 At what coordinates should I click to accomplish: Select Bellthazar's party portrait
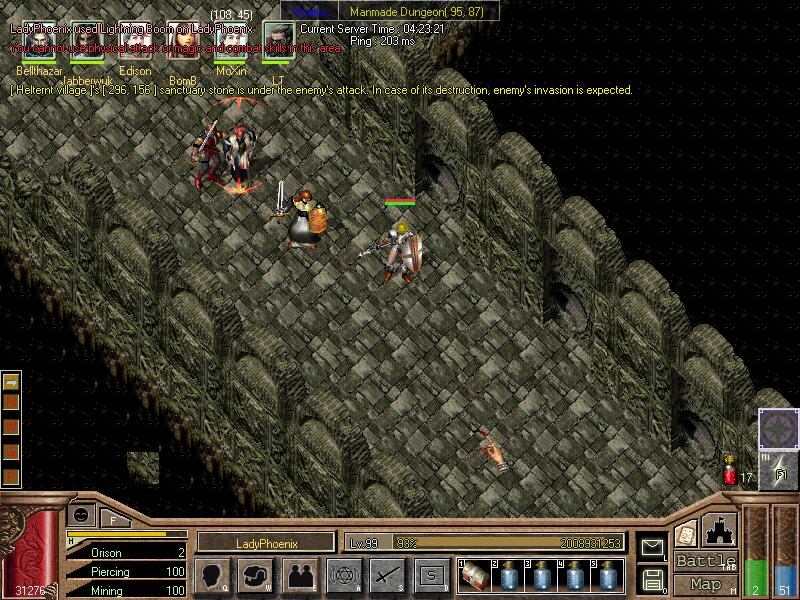[x=39, y=46]
